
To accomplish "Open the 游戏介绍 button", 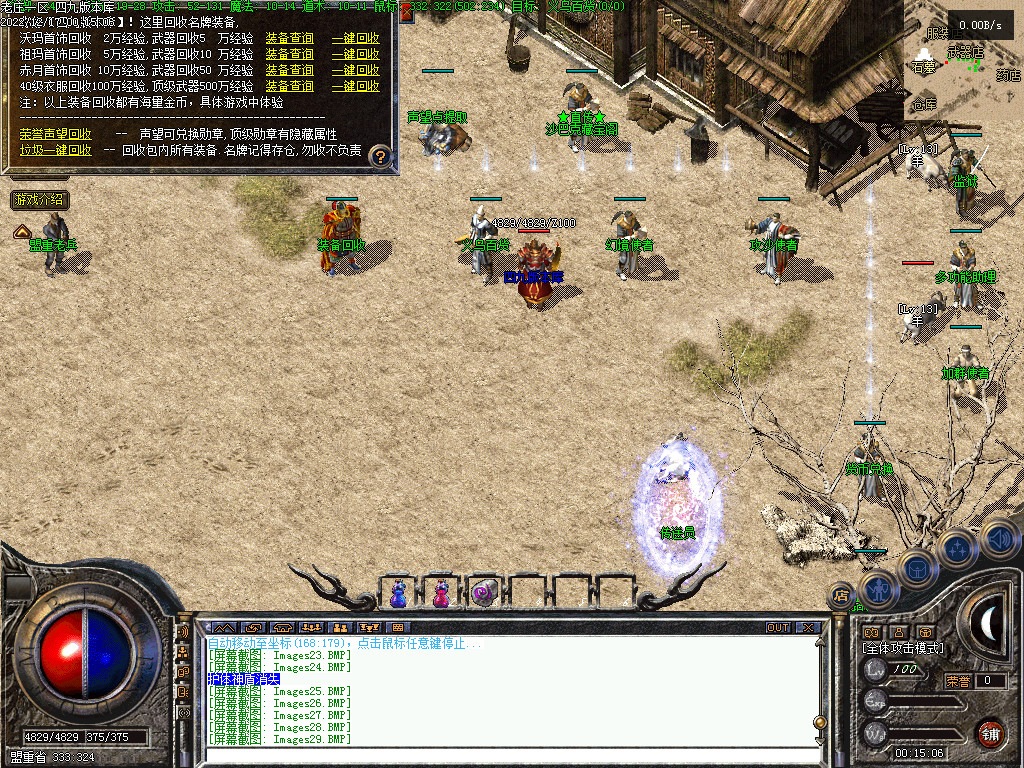I will pyautogui.click(x=40, y=199).
